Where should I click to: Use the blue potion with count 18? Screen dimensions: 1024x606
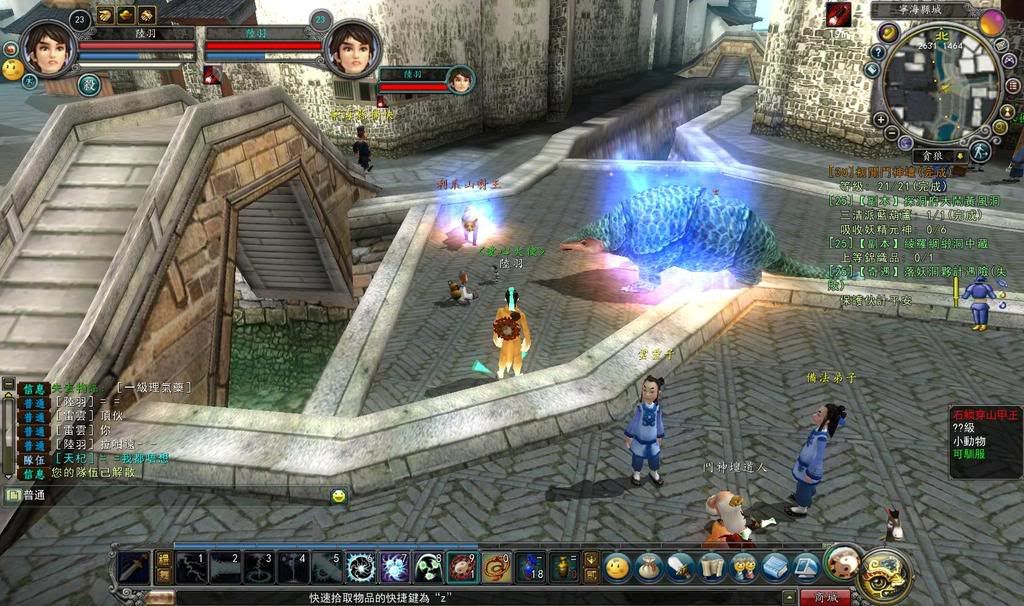tap(530, 568)
